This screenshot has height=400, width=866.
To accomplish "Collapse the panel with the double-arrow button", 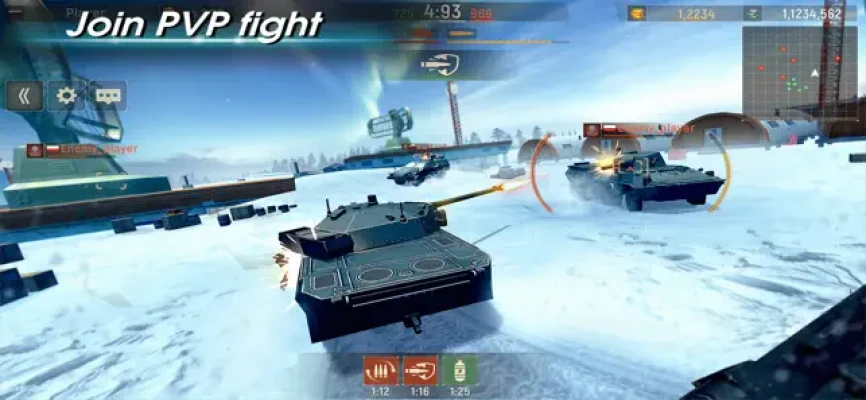I will pos(24,96).
